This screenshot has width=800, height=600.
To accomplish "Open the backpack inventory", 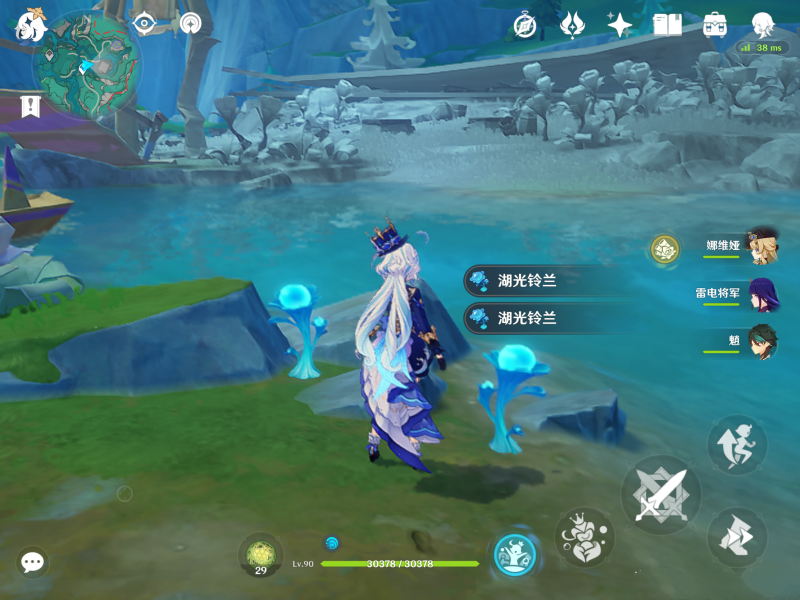I will [x=715, y=25].
